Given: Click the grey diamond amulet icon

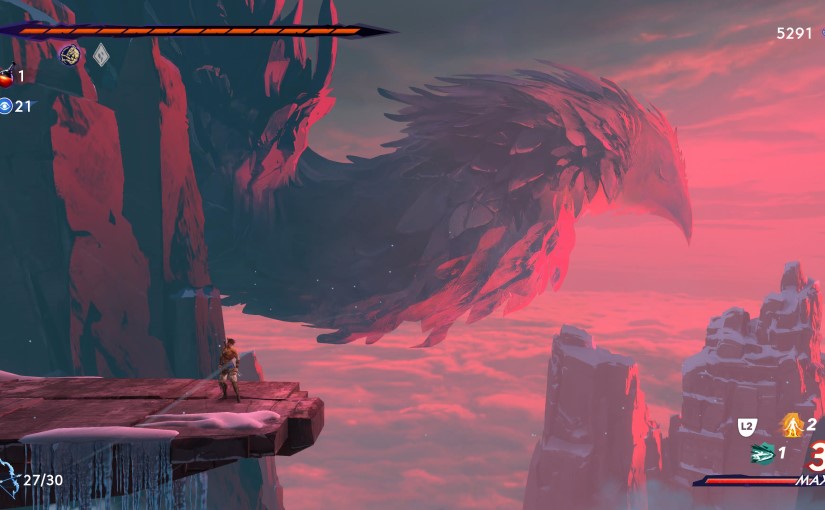Looking at the screenshot, I should [101, 55].
